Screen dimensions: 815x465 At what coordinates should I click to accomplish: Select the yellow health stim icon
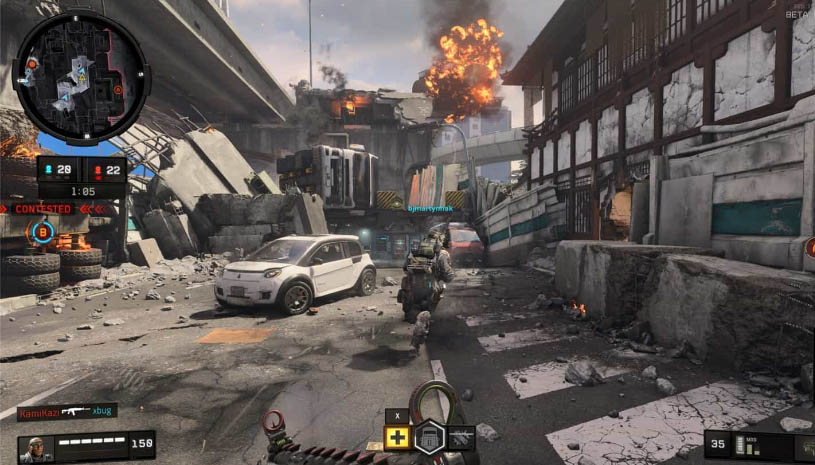398,437
